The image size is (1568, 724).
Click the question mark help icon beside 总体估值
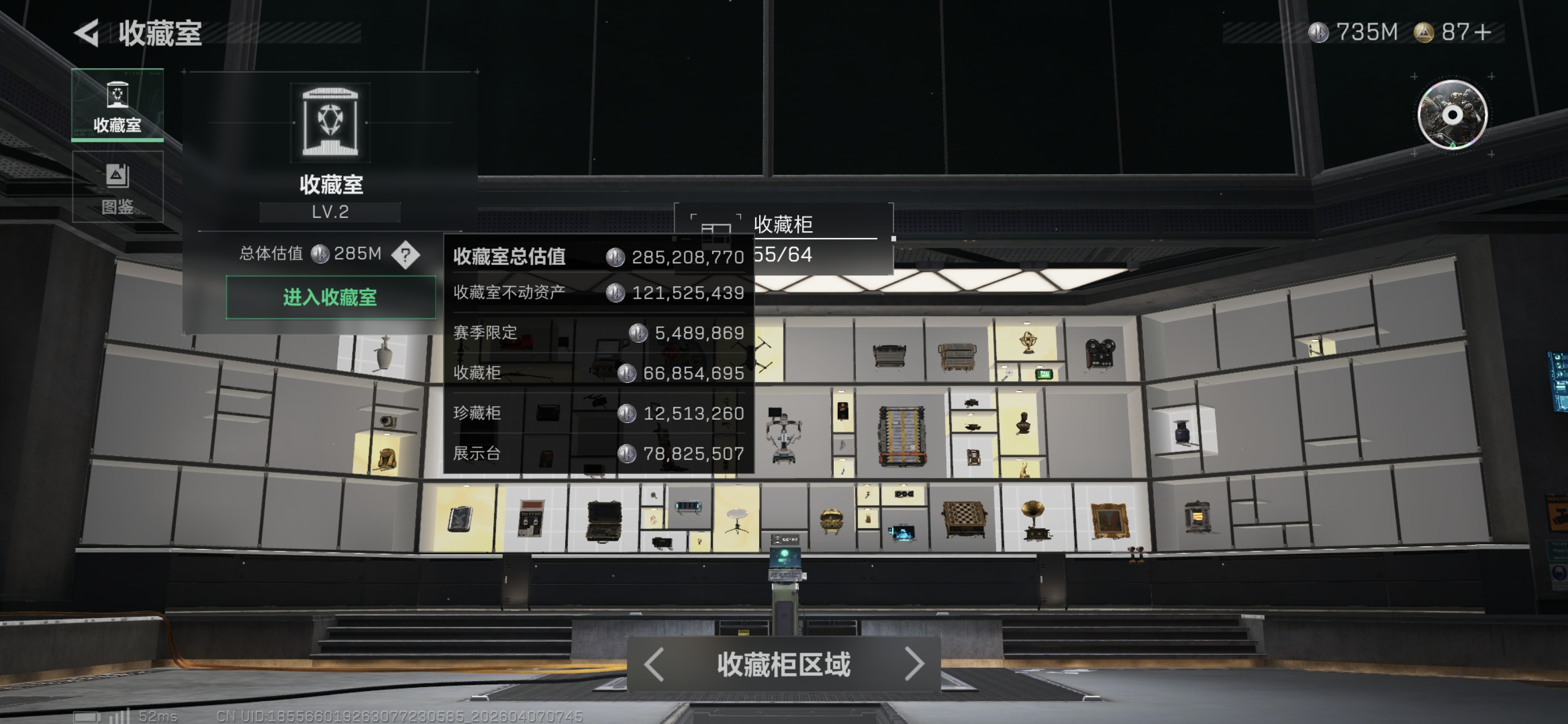click(406, 256)
